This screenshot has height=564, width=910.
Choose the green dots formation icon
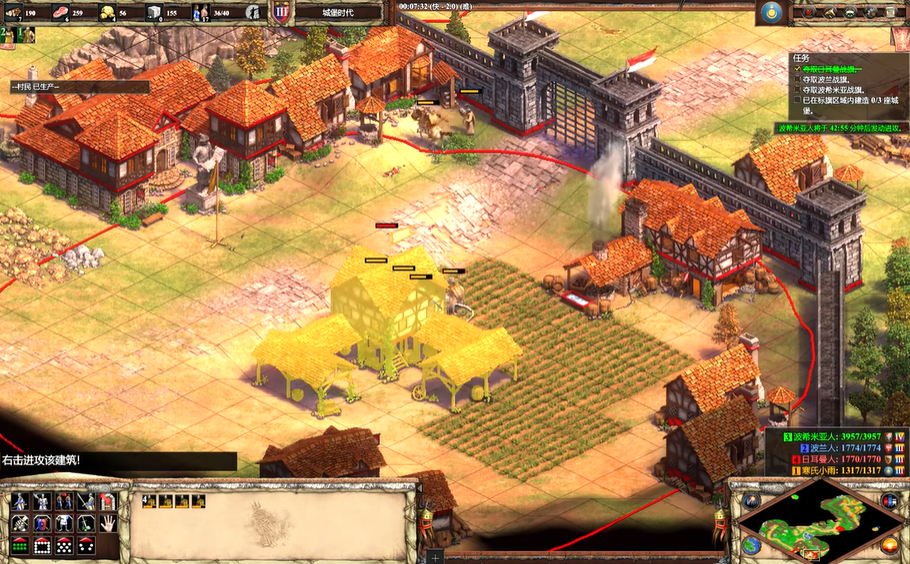(x=20, y=546)
